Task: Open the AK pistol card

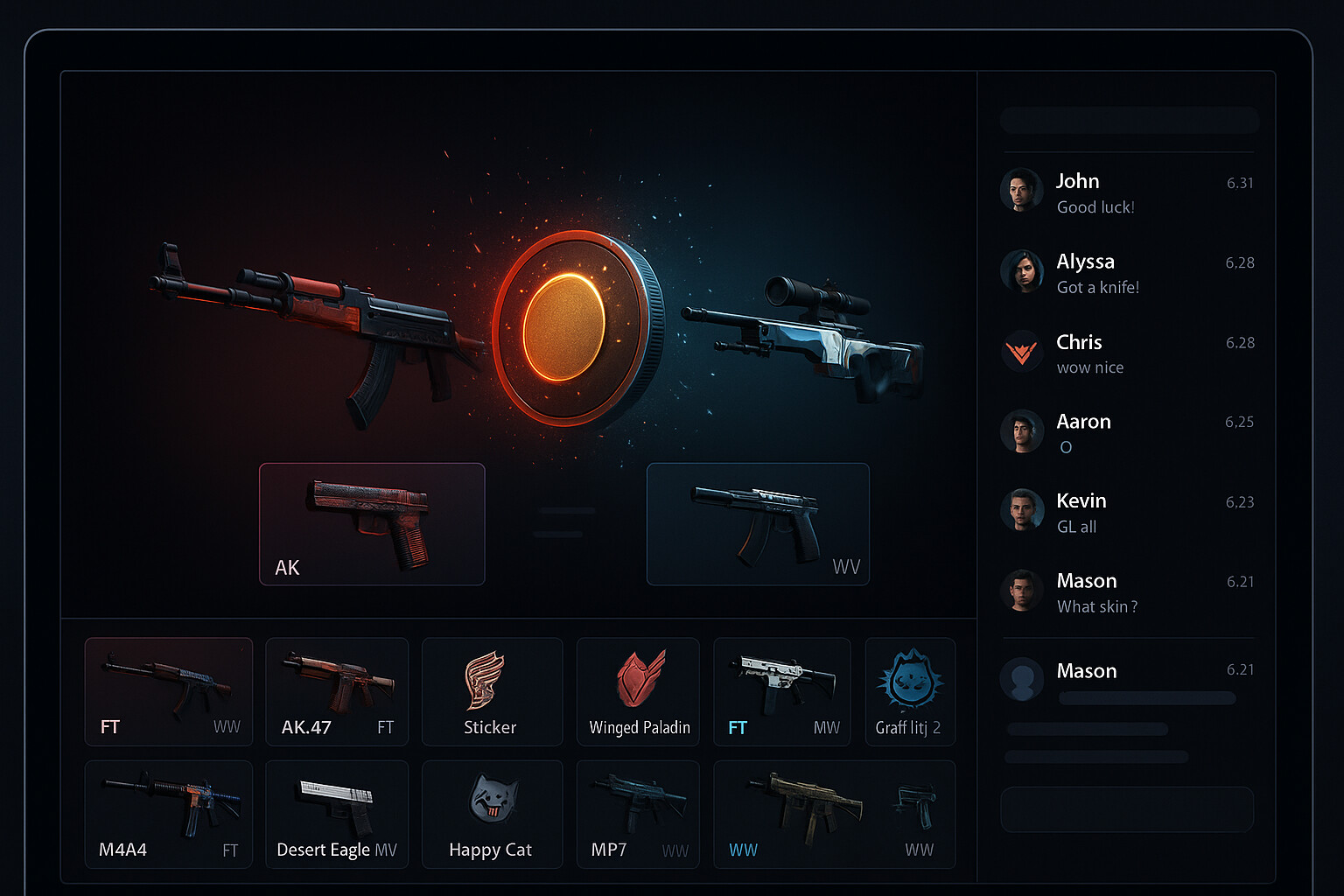Action: coord(371,523)
